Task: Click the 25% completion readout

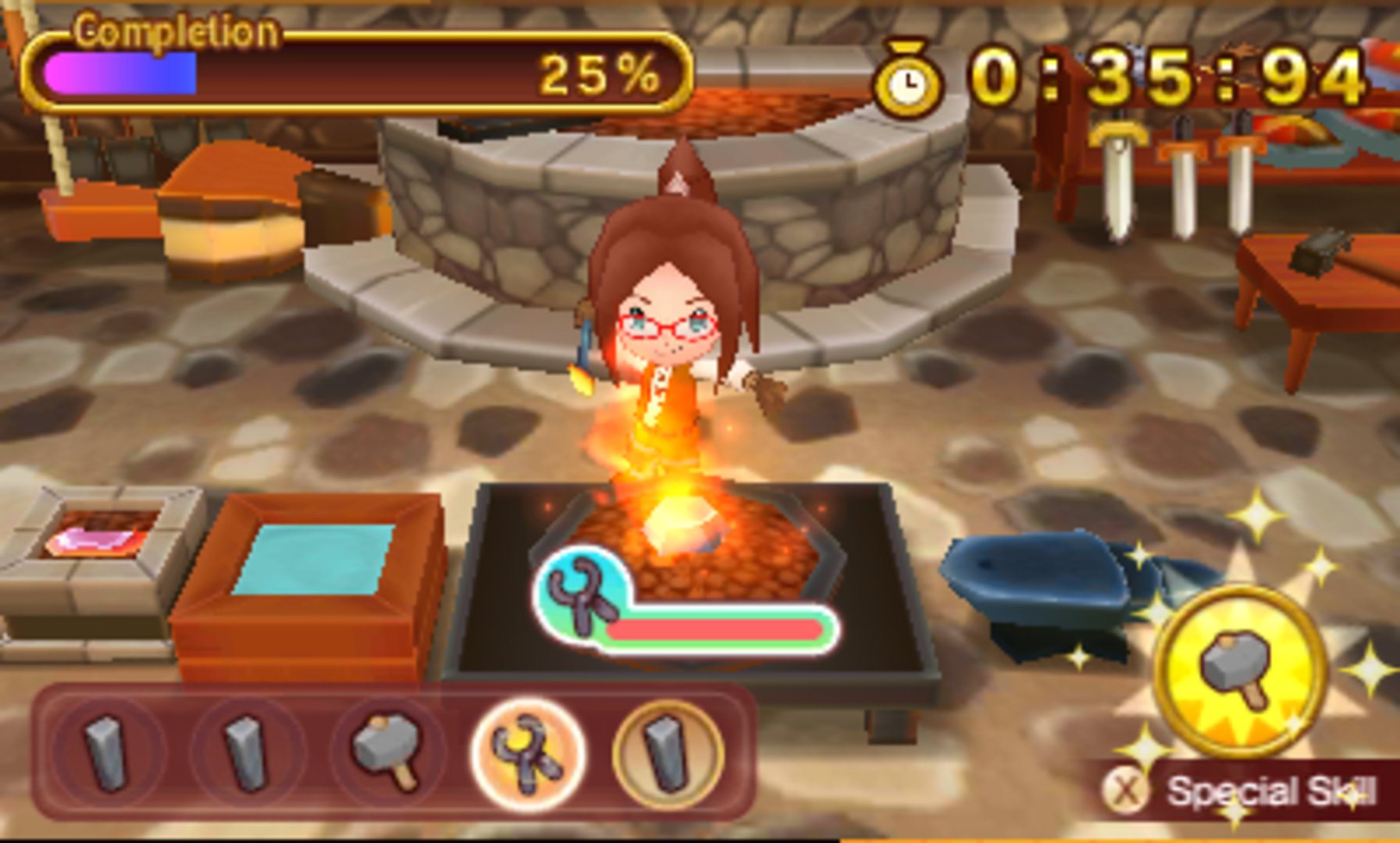Action: point(598,74)
